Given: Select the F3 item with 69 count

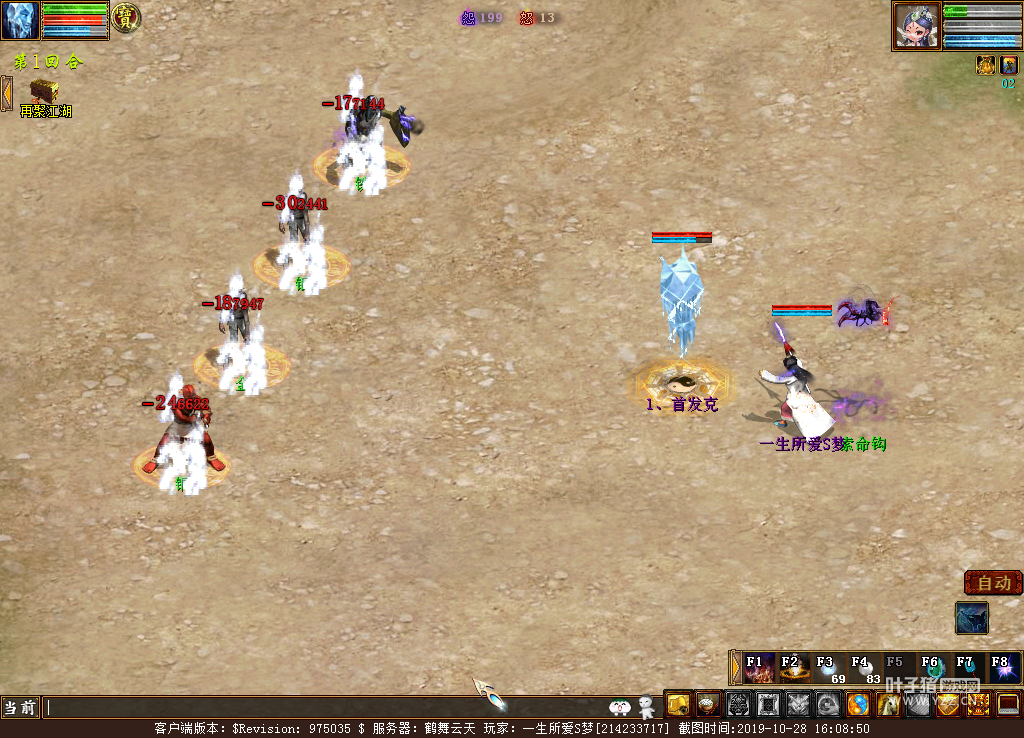Looking at the screenshot, I should tap(829, 668).
